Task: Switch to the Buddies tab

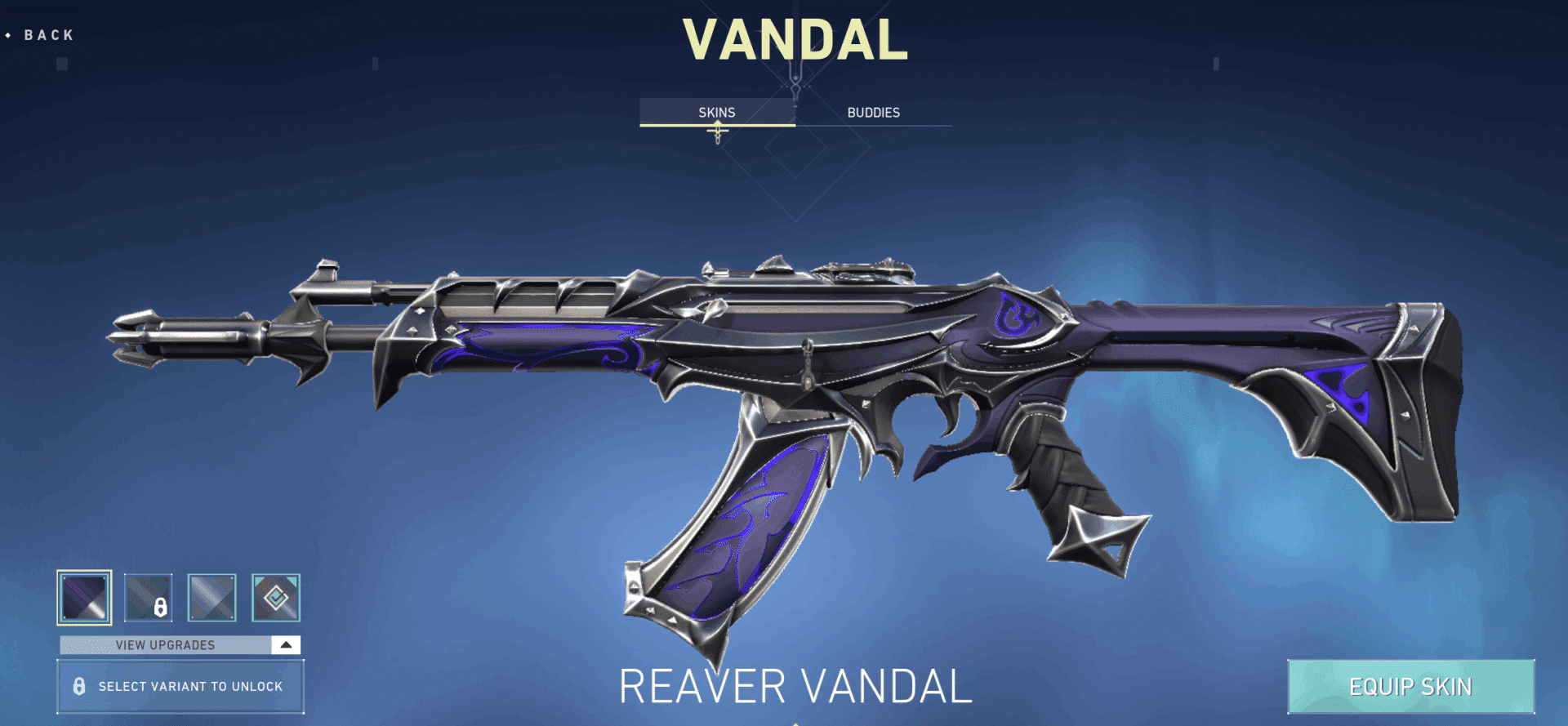Action: point(873,112)
